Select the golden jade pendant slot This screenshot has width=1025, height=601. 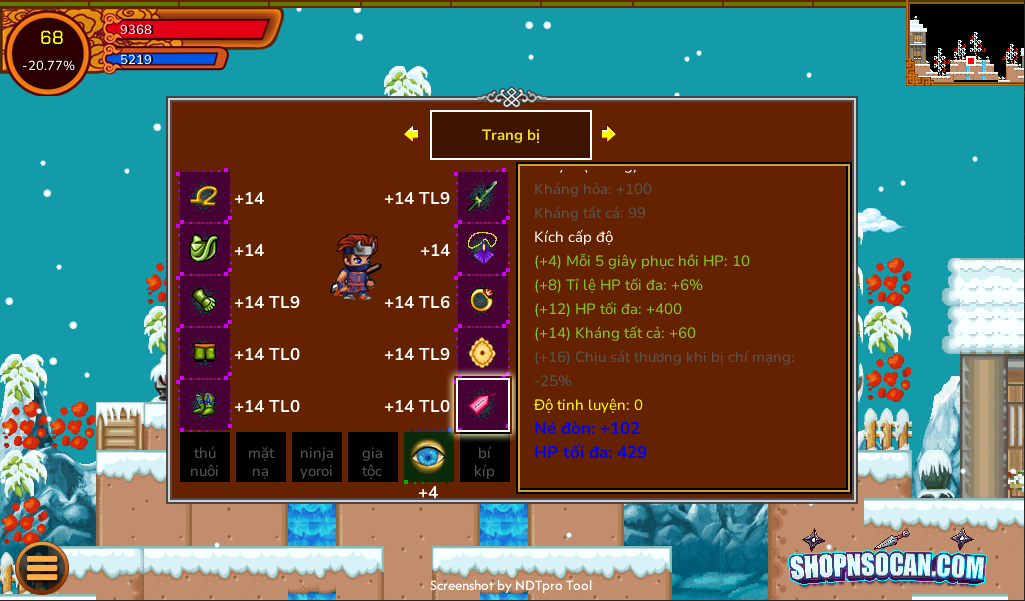[483, 354]
